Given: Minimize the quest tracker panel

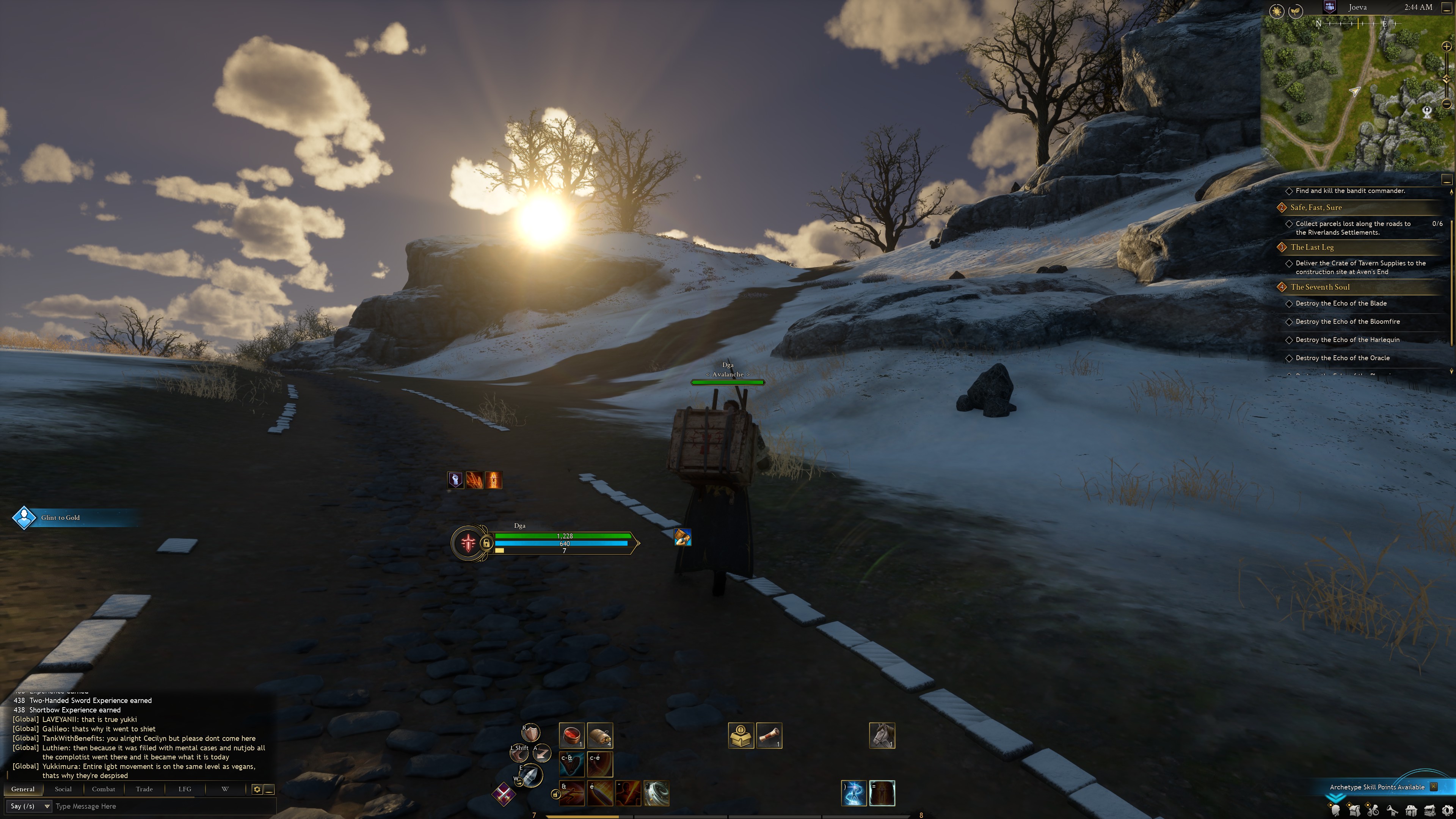Looking at the screenshot, I should (1447, 180).
